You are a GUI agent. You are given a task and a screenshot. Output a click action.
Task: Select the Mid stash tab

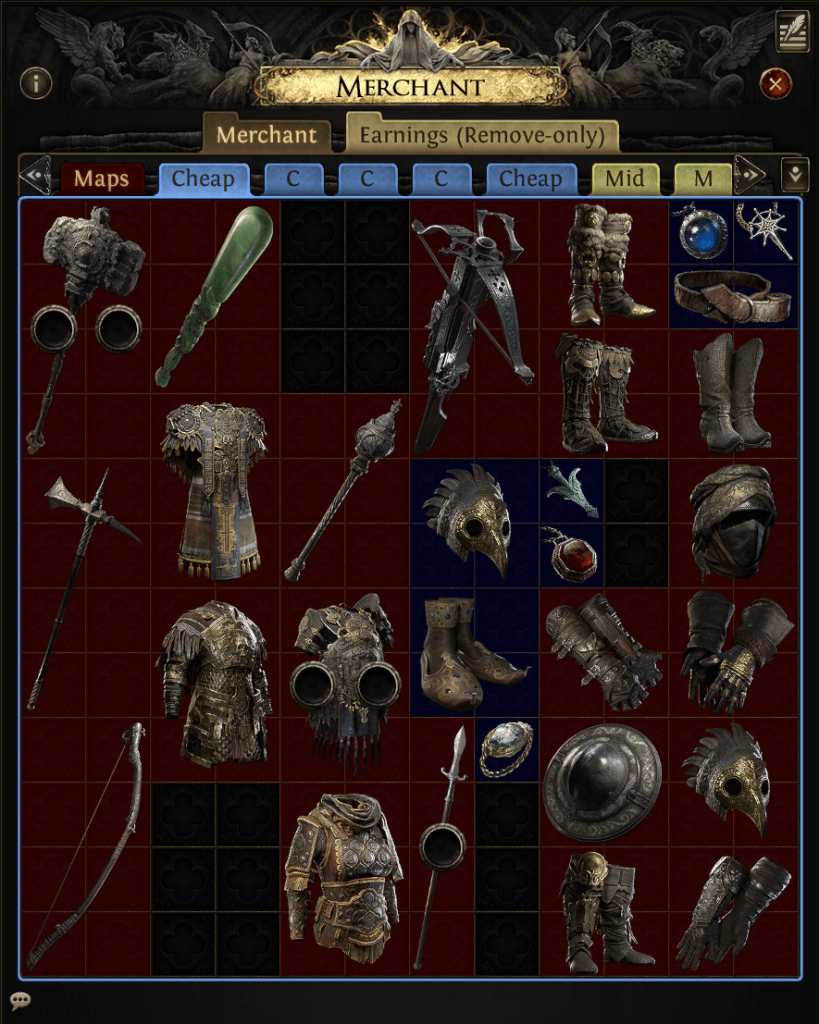(x=625, y=180)
